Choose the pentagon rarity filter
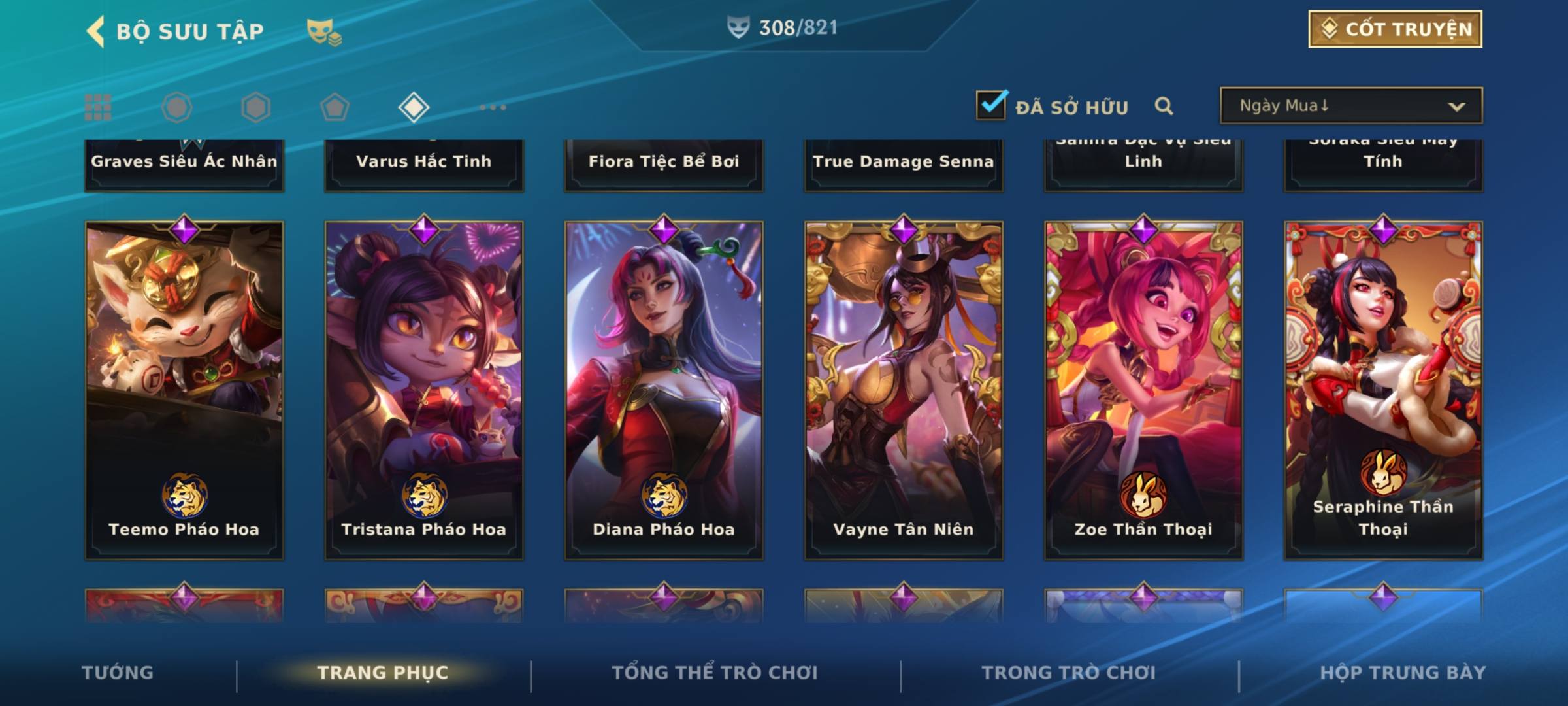 [x=335, y=107]
